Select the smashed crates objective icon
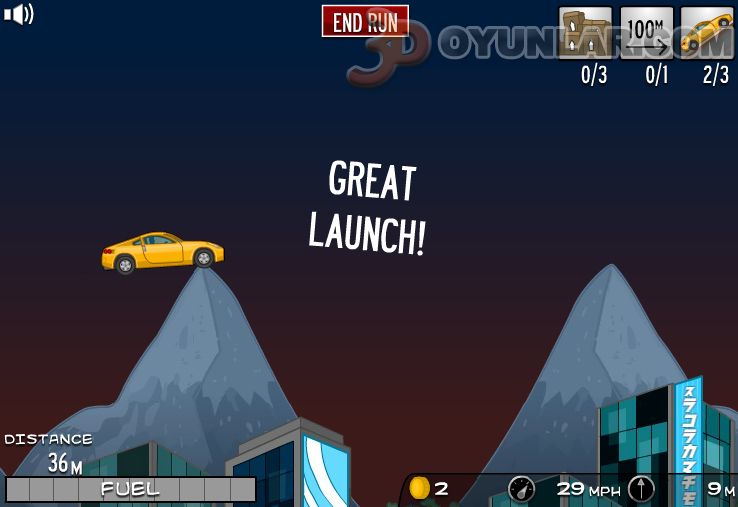738x507 pixels. pos(585,33)
